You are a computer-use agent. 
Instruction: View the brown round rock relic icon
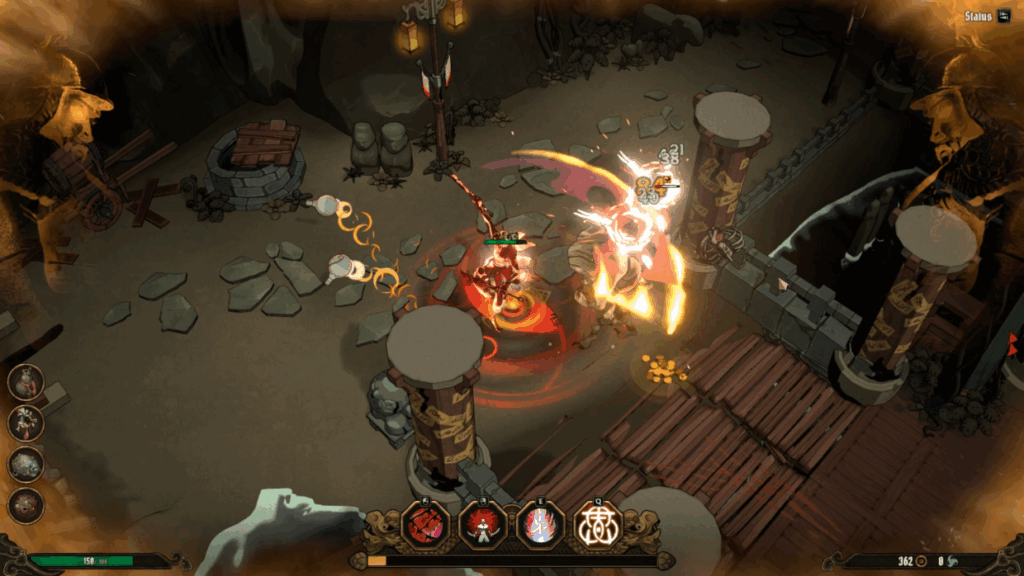click(x=26, y=505)
